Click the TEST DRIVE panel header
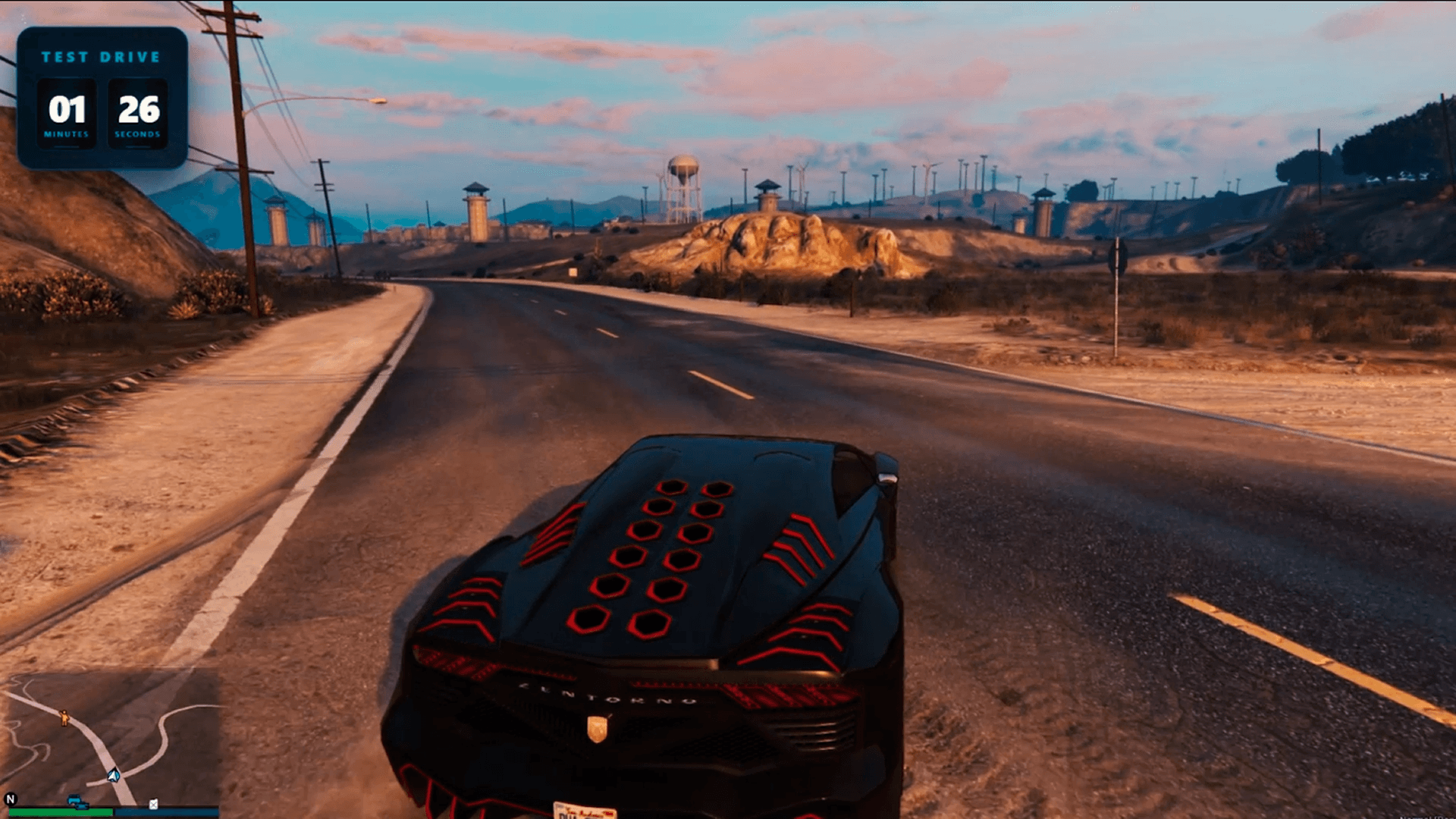 pos(102,56)
